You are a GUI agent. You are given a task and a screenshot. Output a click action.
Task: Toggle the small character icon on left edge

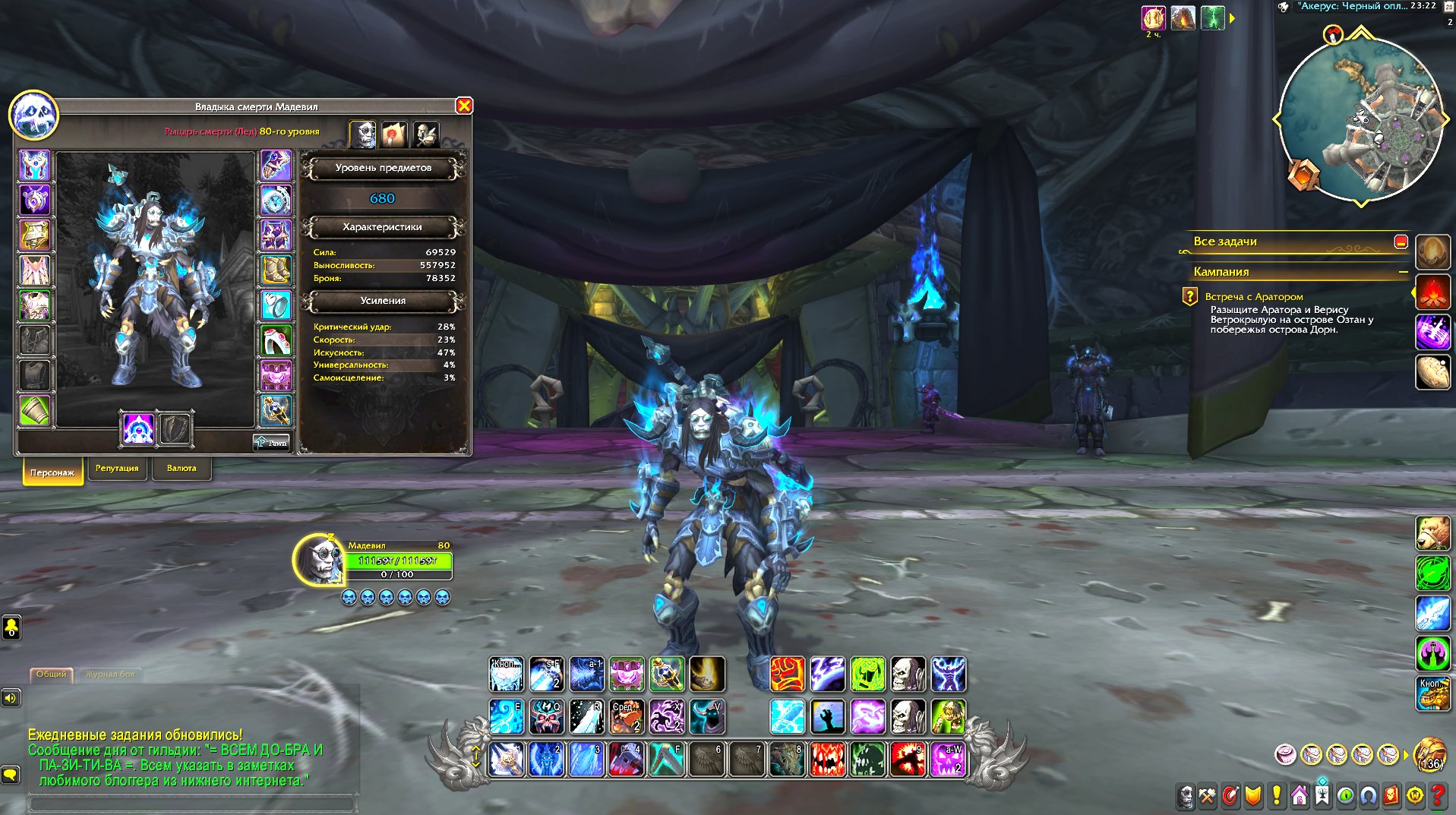[11, 627]
